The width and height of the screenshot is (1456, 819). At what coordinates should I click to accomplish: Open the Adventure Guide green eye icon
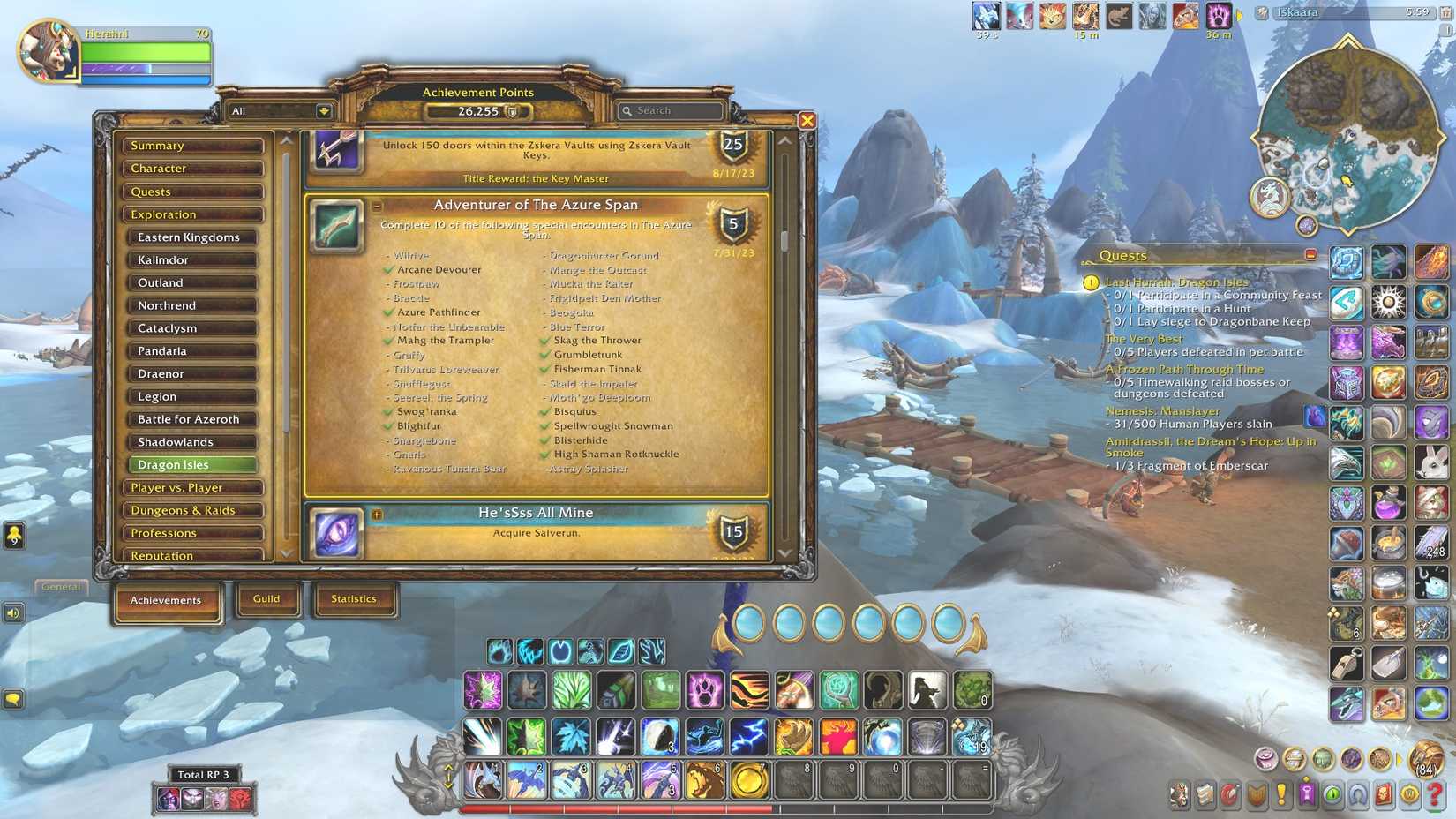click(x=1332, y=794)
